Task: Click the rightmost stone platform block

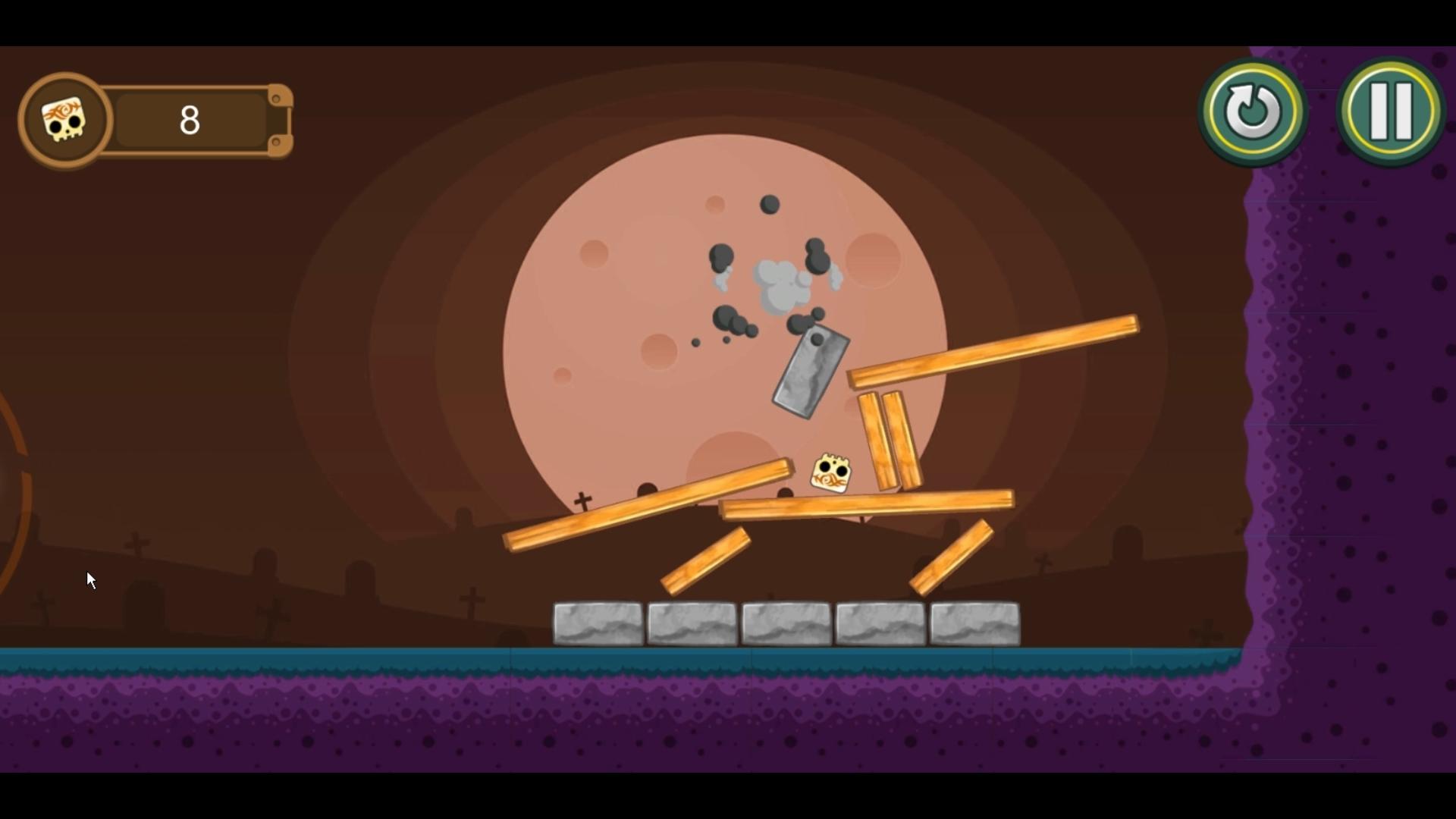Action: click(973, 623)
